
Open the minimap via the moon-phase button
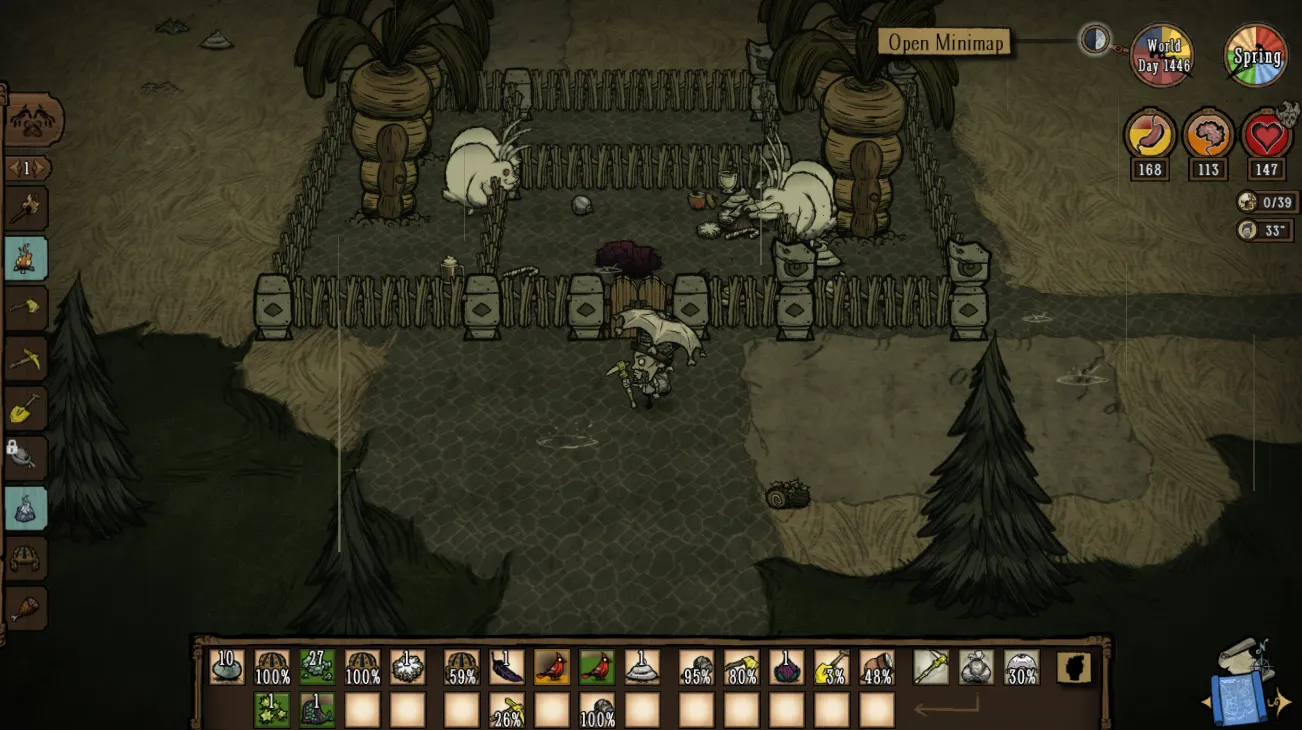pyautogui.click(x=1096, y=41)
